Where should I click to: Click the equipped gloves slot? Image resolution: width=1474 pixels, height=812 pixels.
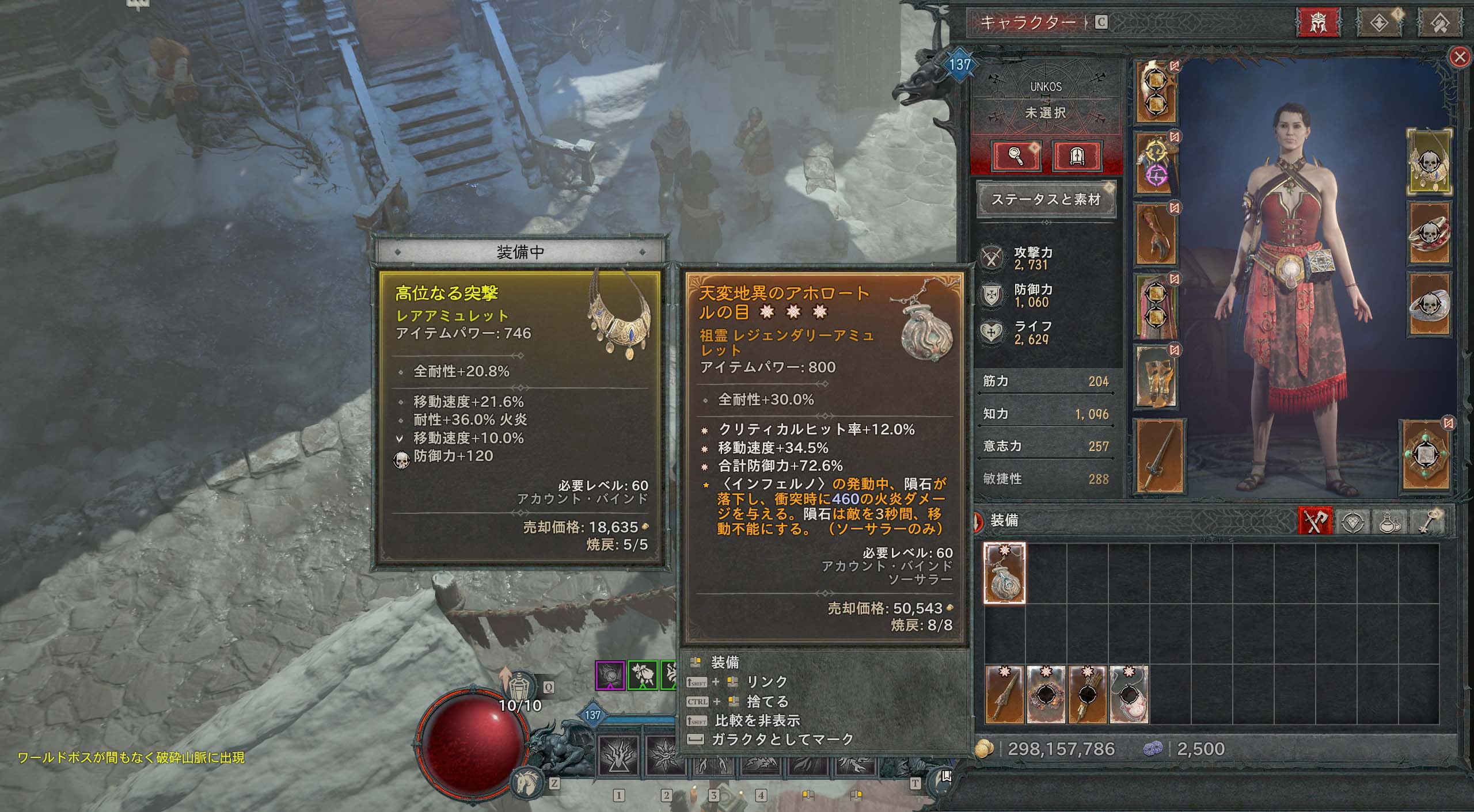1156,235
